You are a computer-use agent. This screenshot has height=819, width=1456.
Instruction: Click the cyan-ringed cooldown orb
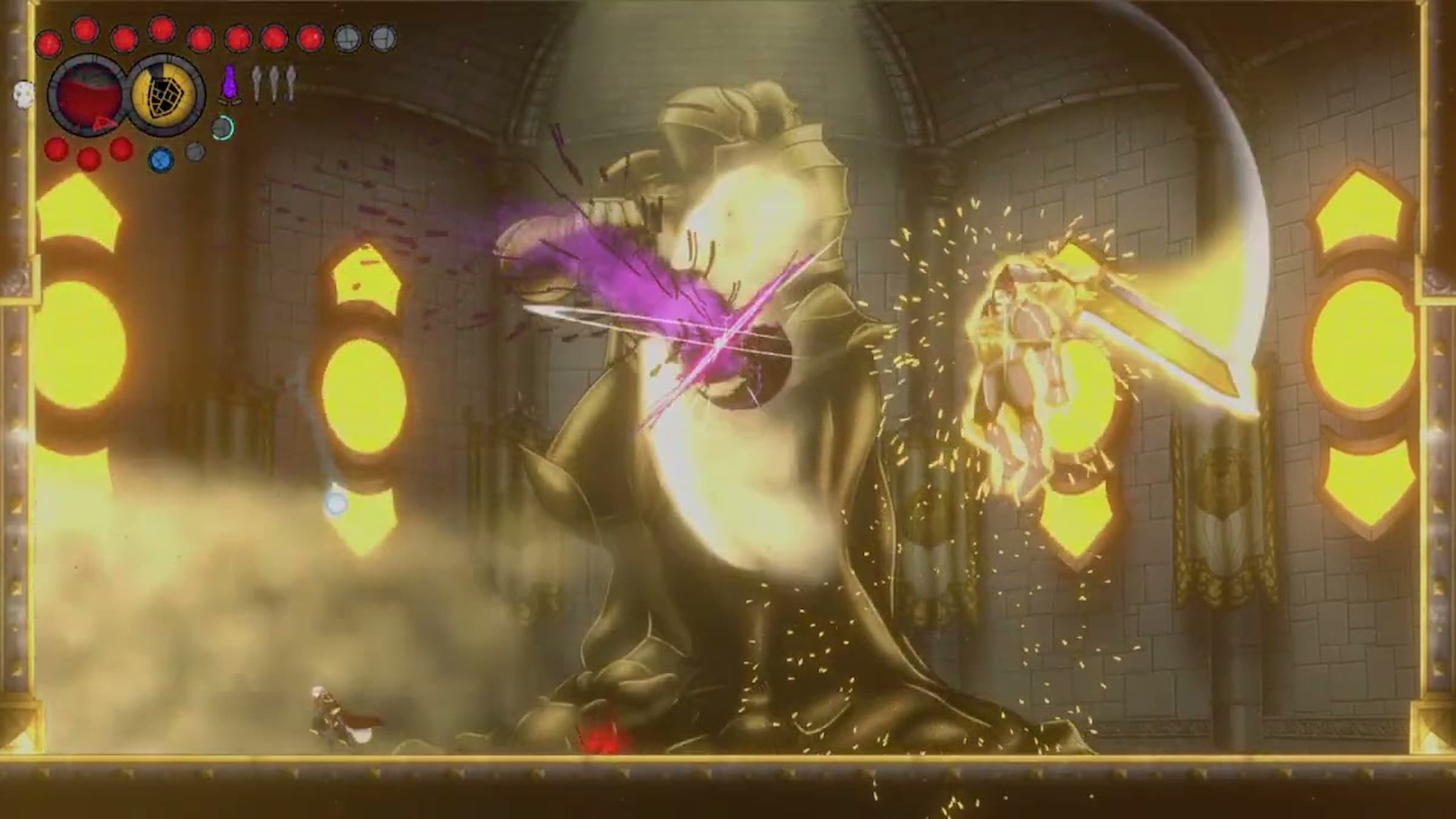pos(223,127)
